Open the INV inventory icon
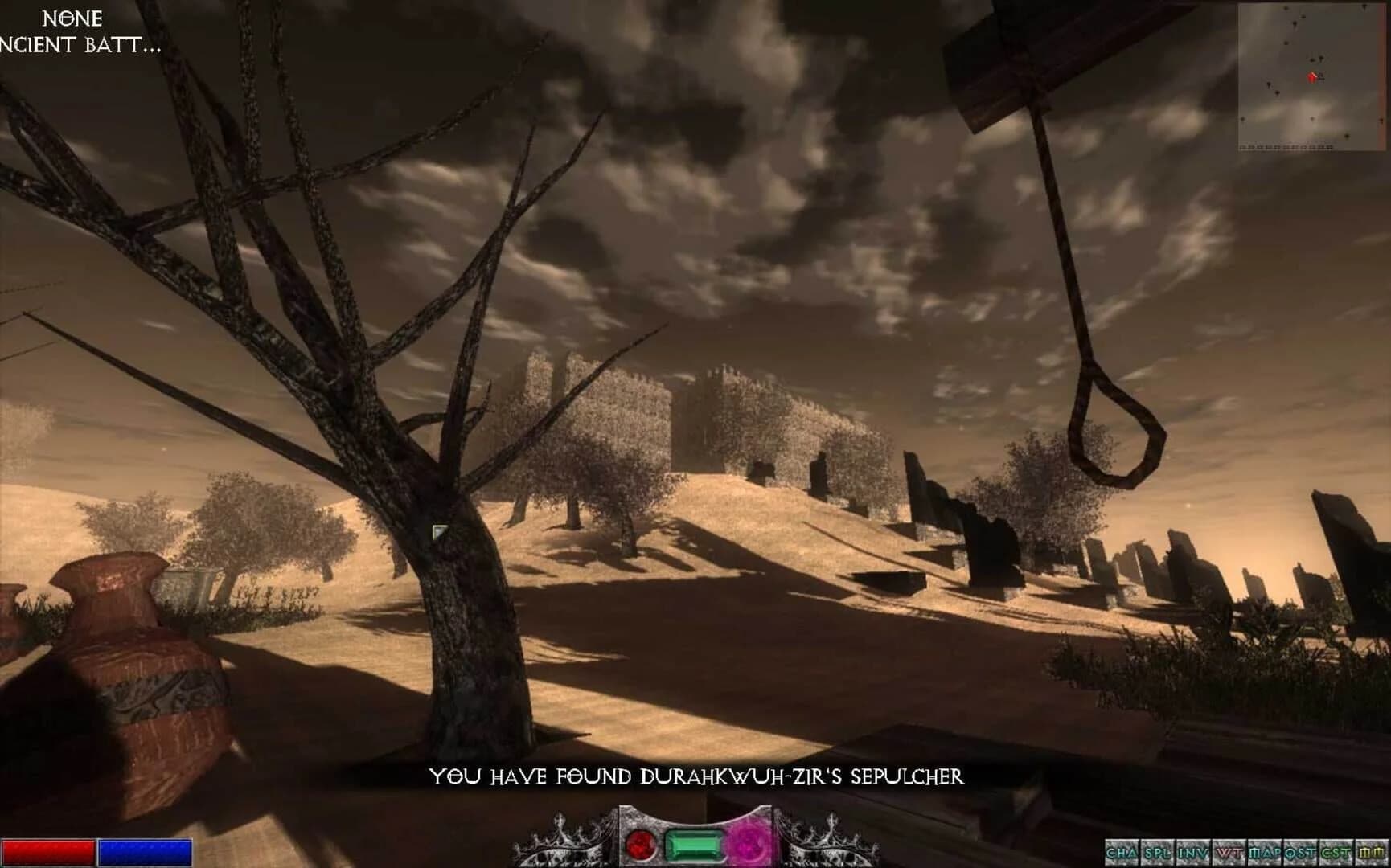Viewport: 1391px width, 868px height. pos(1192,852)
